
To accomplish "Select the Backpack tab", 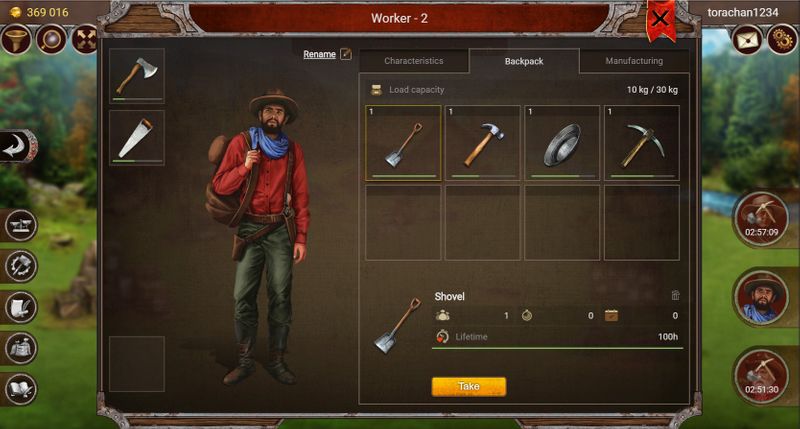I will (x=524, y=61).
